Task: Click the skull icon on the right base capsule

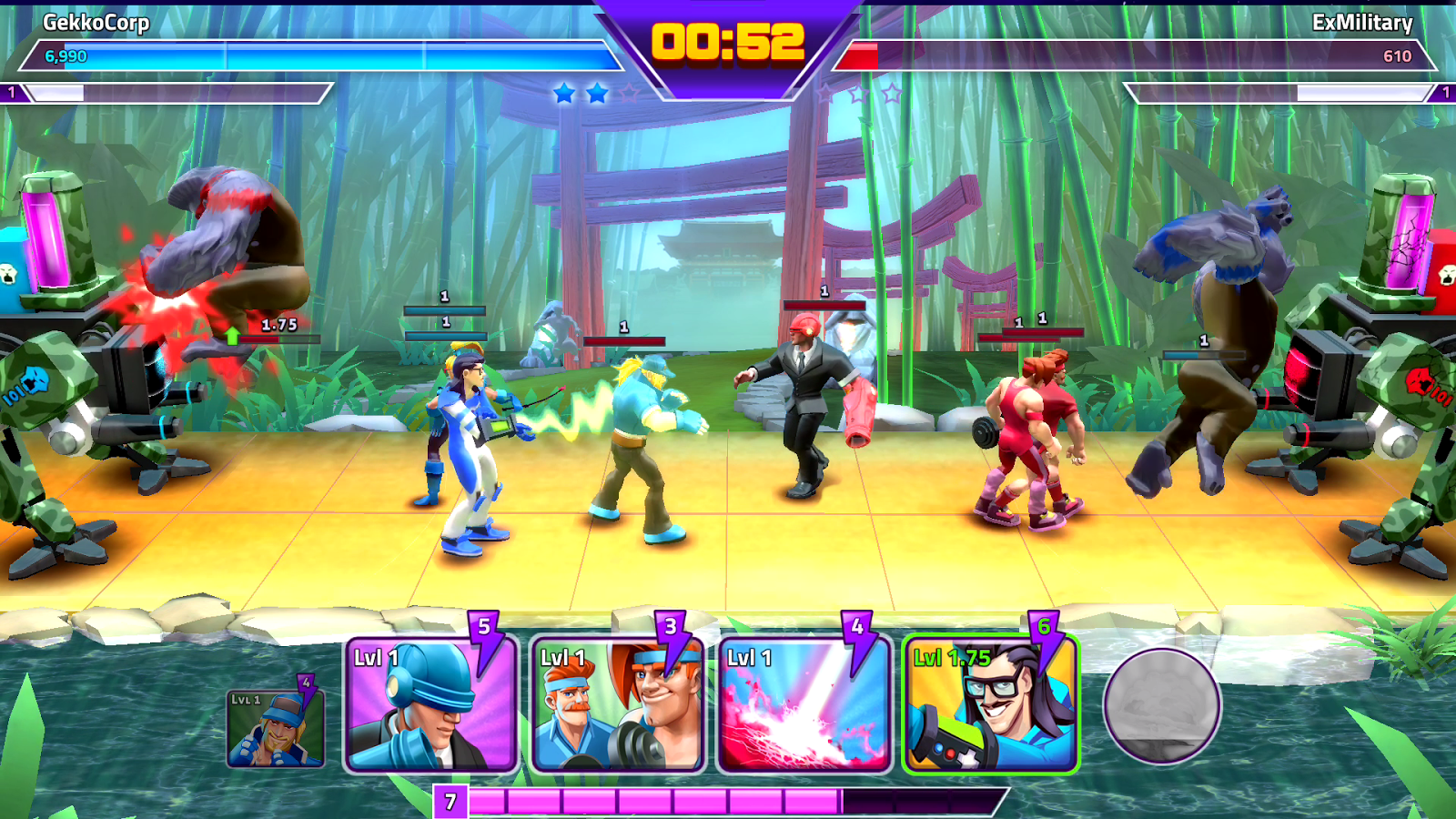Action: (1447, 274)
